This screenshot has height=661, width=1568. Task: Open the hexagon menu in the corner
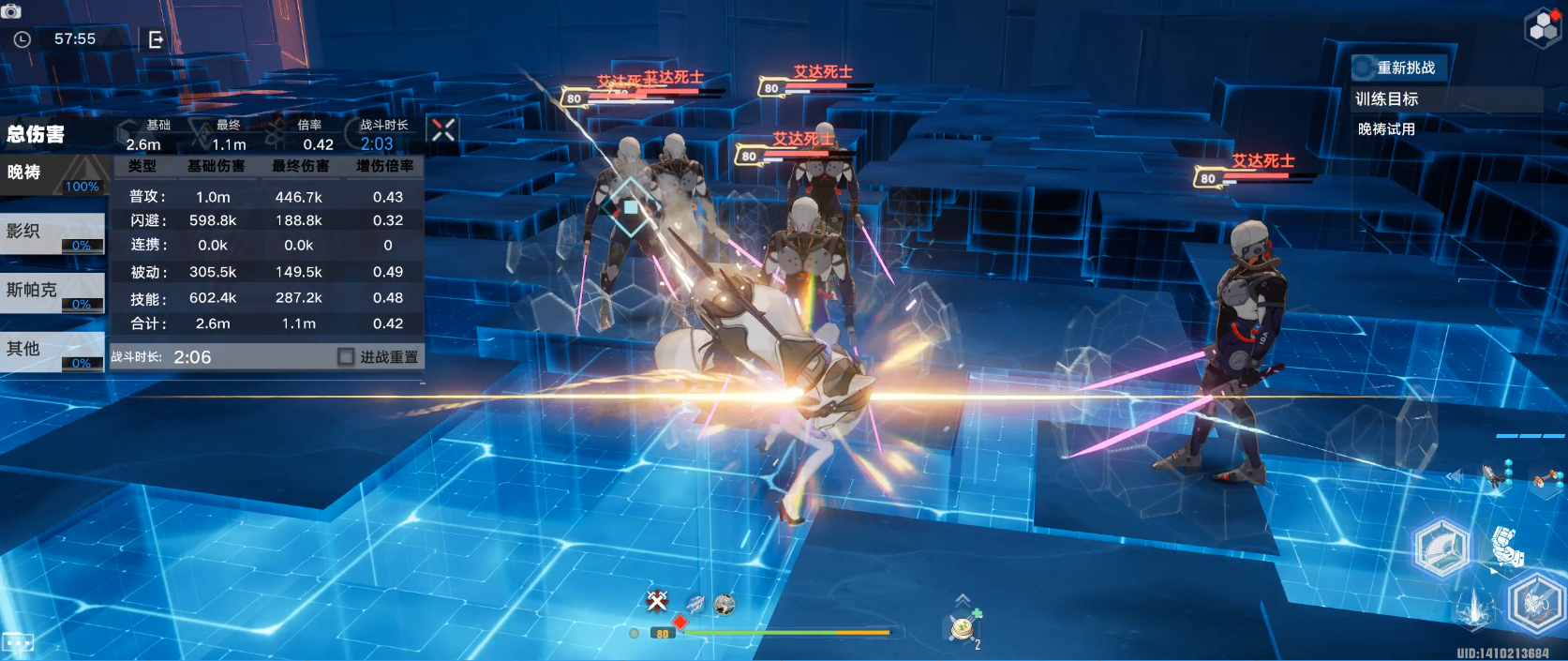[1543, 28]
